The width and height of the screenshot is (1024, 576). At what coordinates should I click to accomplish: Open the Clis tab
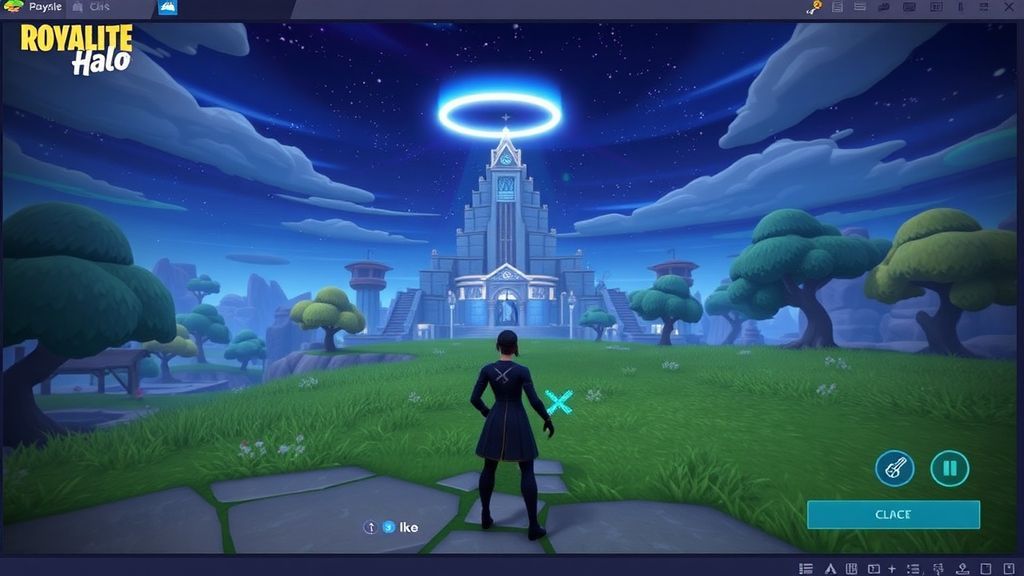[x=100, y=7]
